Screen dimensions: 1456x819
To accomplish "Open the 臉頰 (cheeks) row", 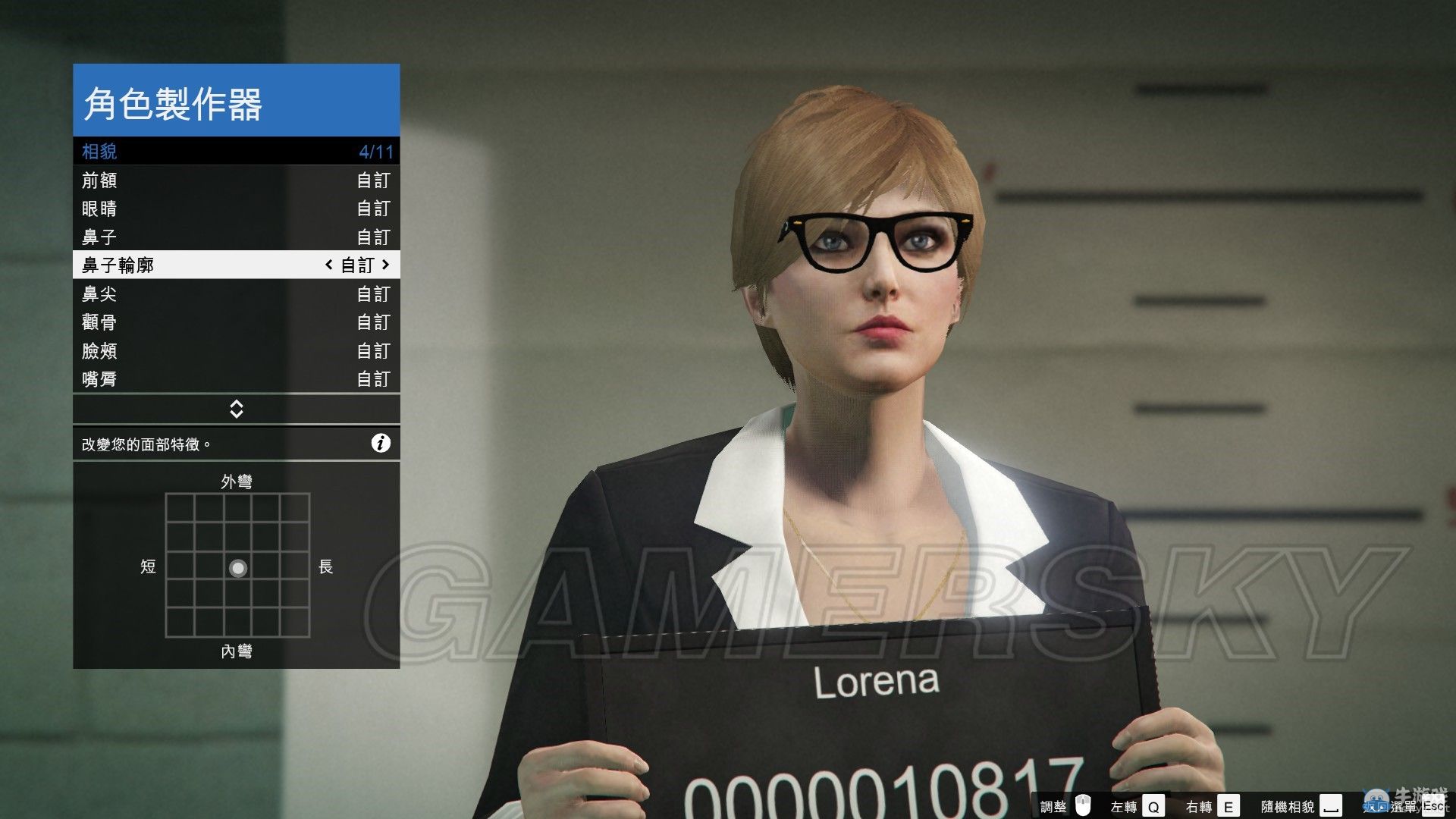I will coord(236,351).
